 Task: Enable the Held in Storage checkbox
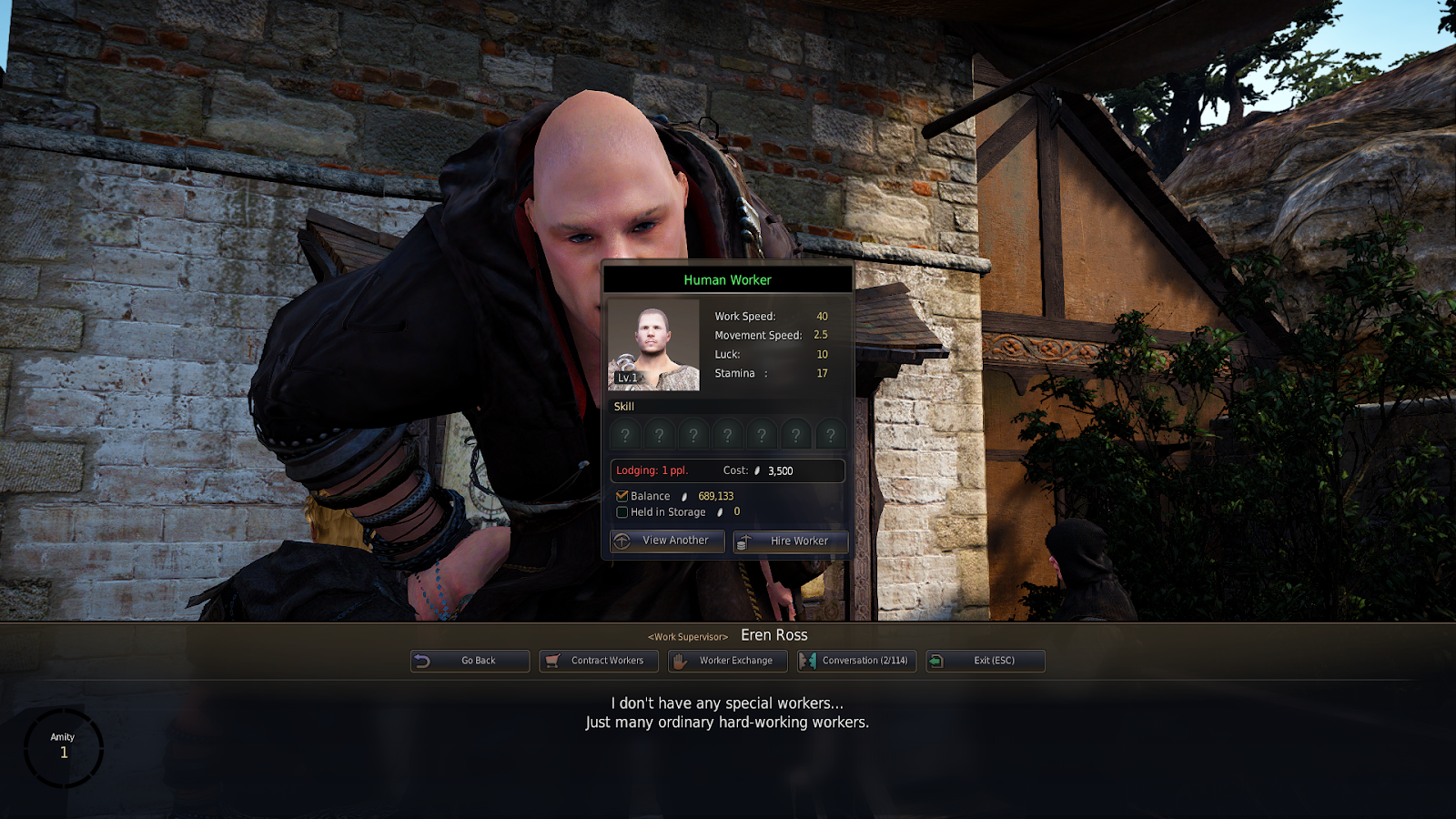(622, 512)
